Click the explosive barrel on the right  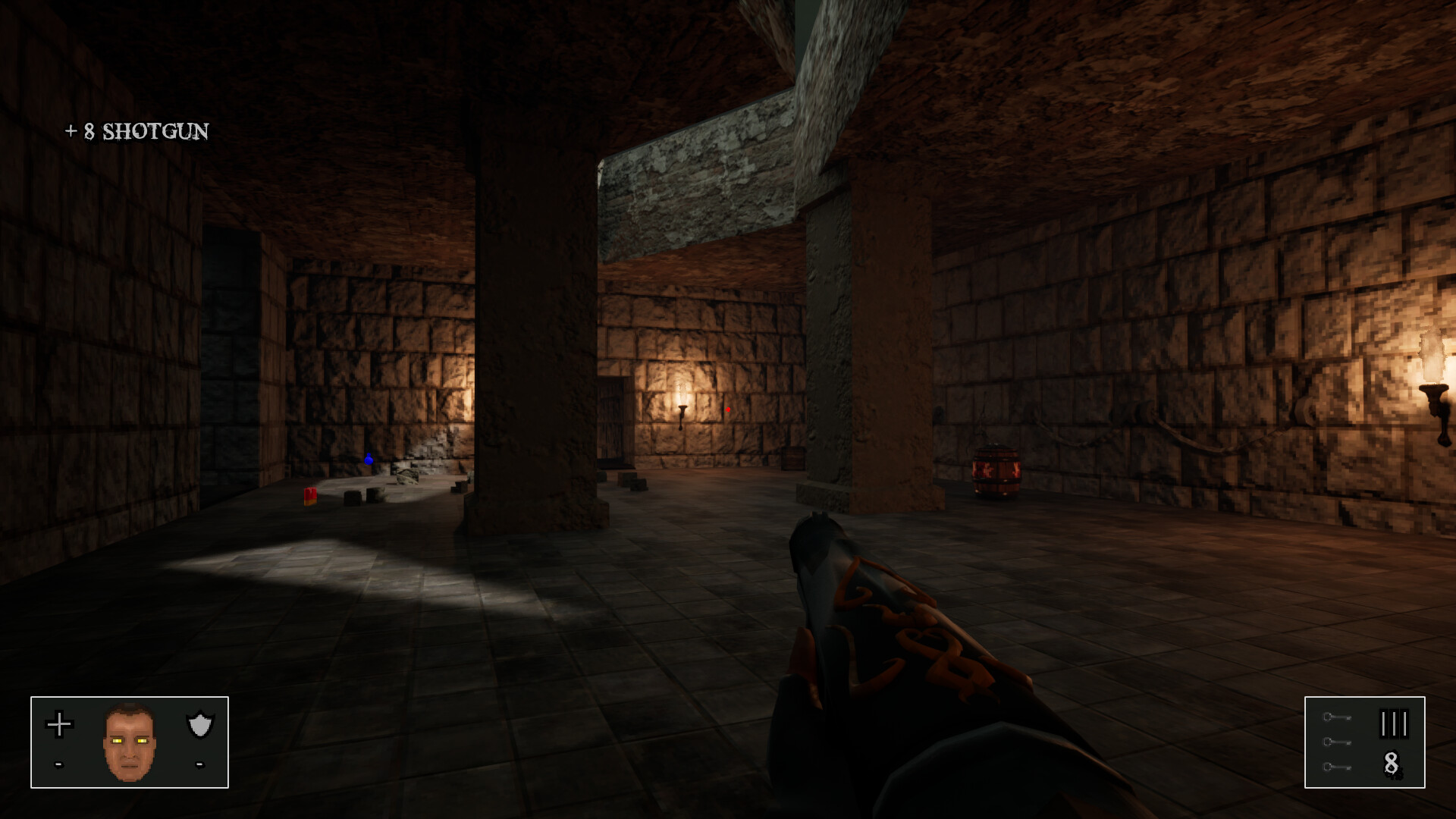point(995,470)
